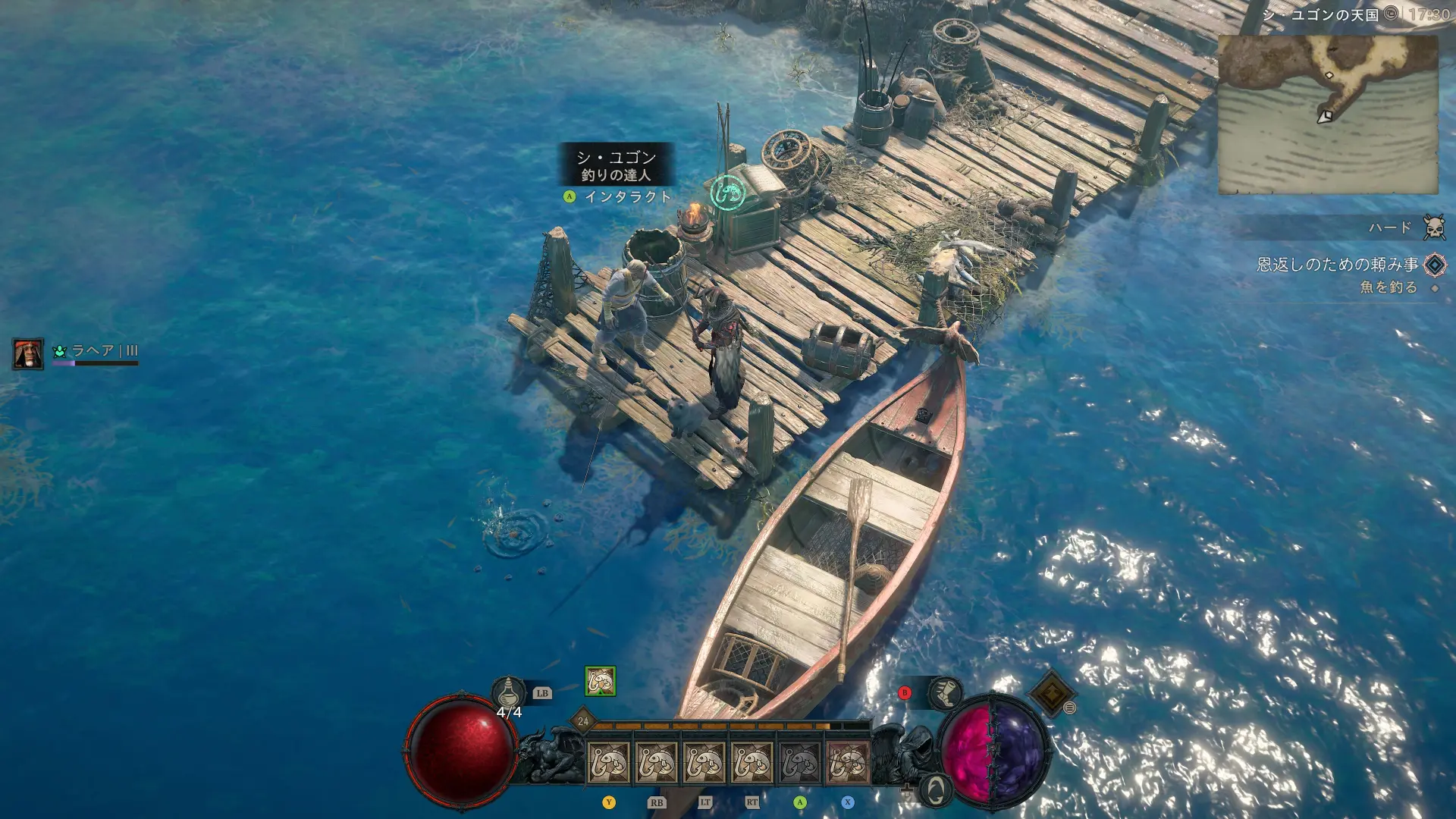Click the round swirl icon beside the resource orb
Viewport: 1456px width, 819px height.
936,790
